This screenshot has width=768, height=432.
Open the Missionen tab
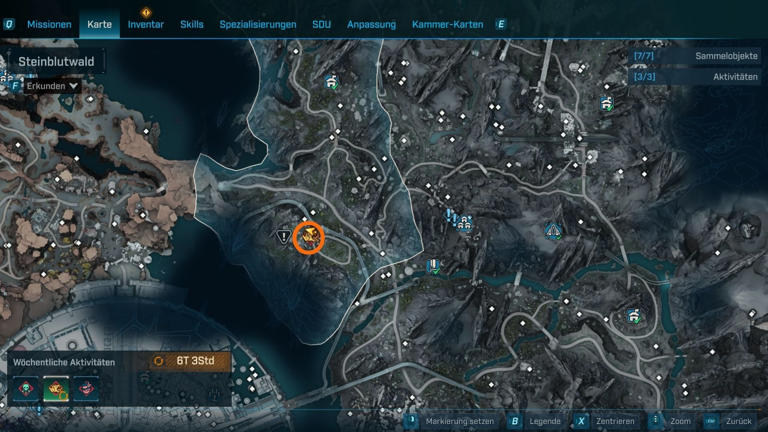tap(49, 24)
